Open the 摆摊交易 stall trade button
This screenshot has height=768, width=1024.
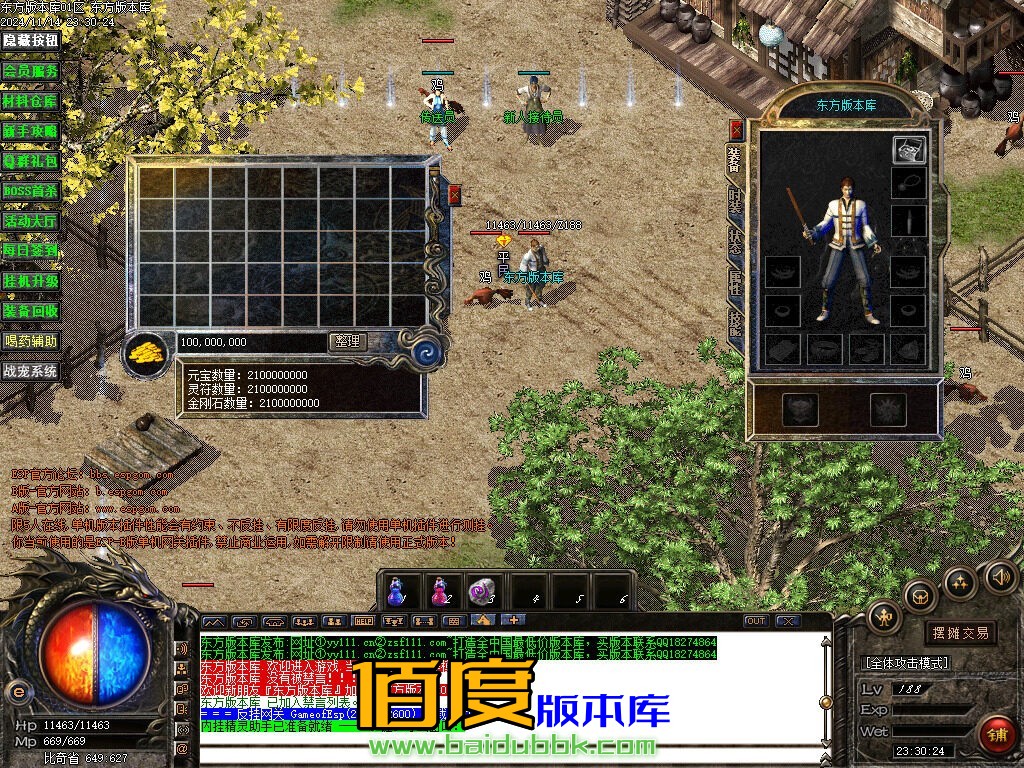point(960,632)
